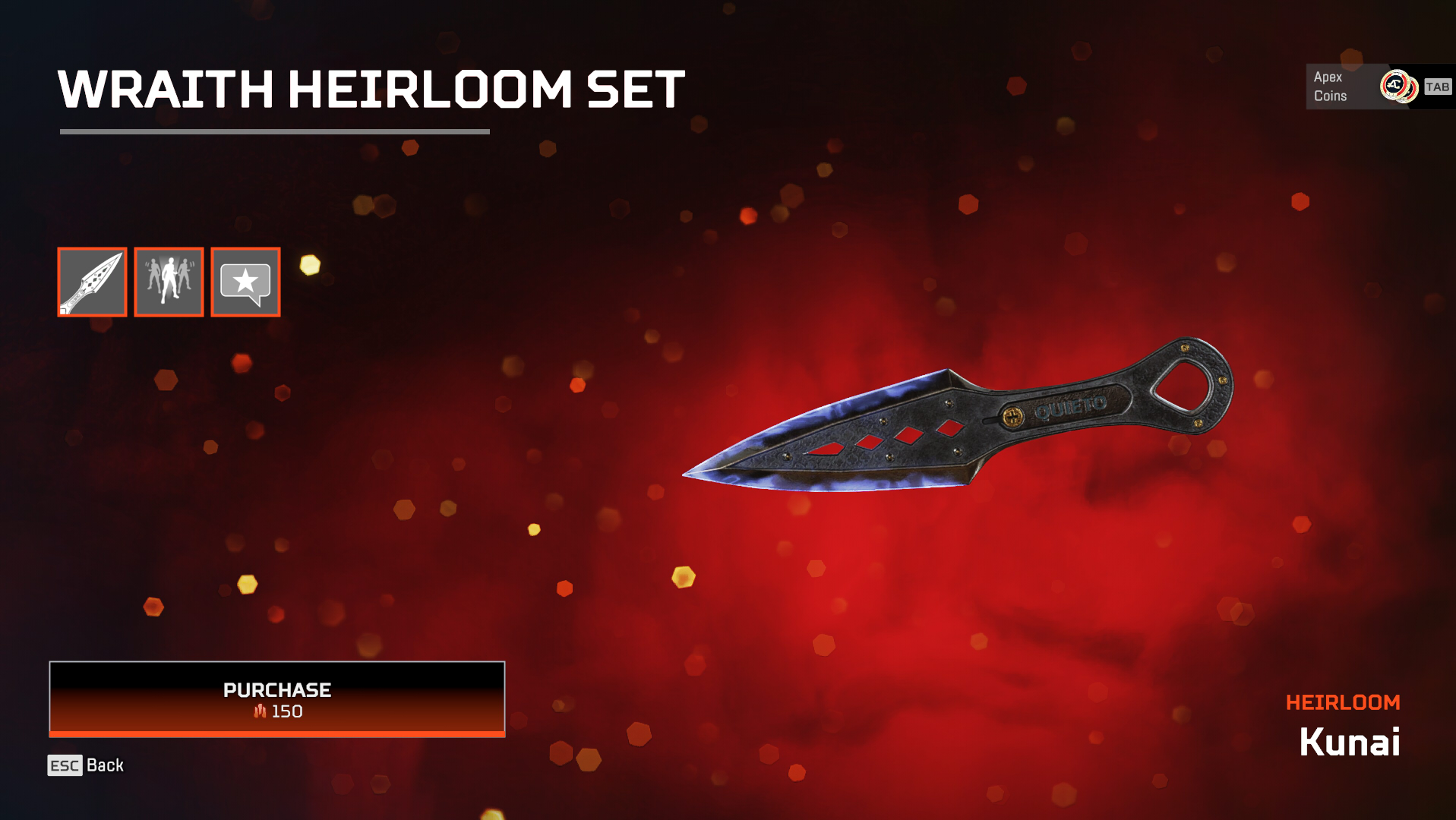
Task: Preview the second heirloom set item
Action: tap(168, 282)
